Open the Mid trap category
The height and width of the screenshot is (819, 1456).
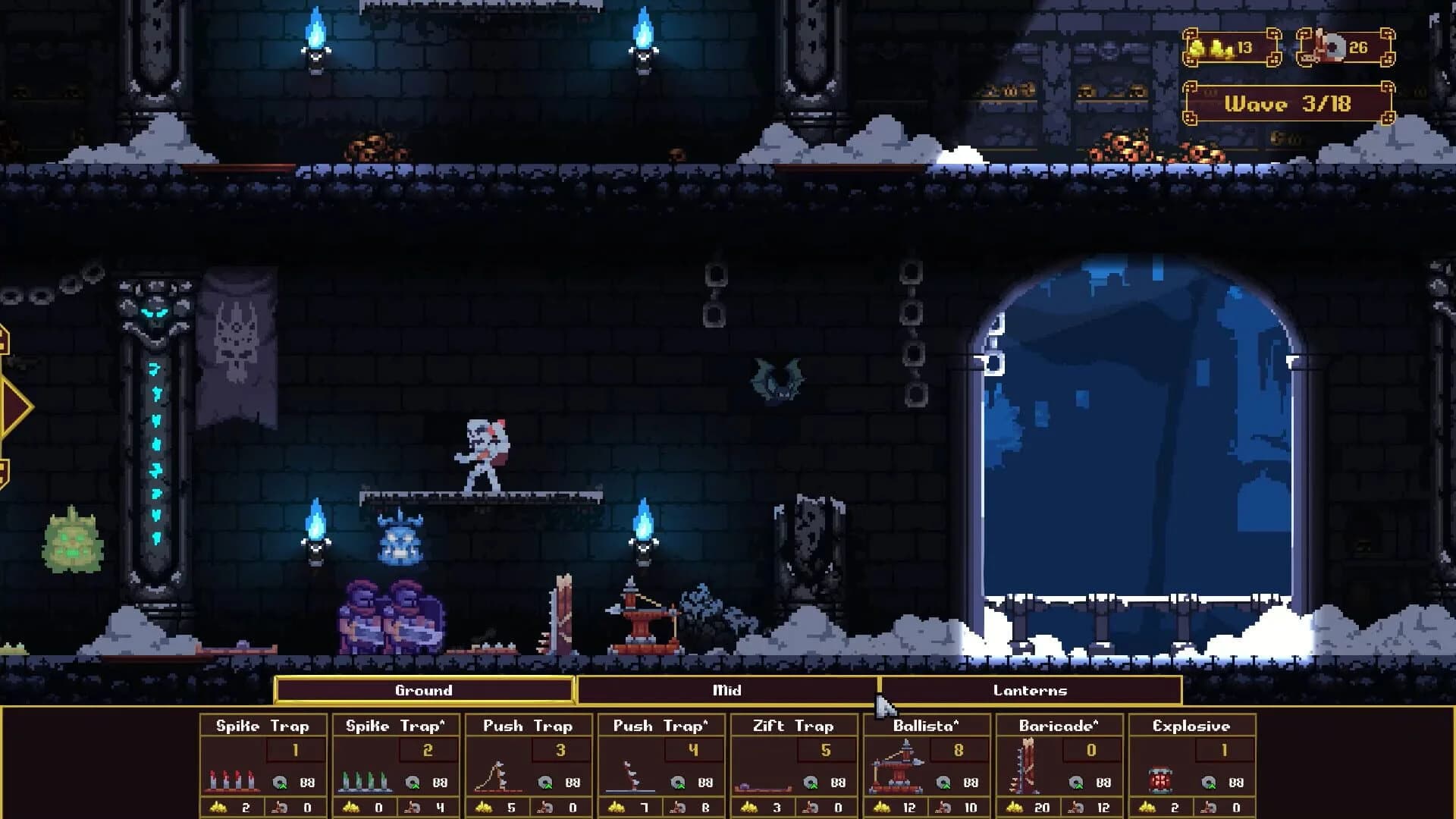pyautogui.click(x=726, y=691)
